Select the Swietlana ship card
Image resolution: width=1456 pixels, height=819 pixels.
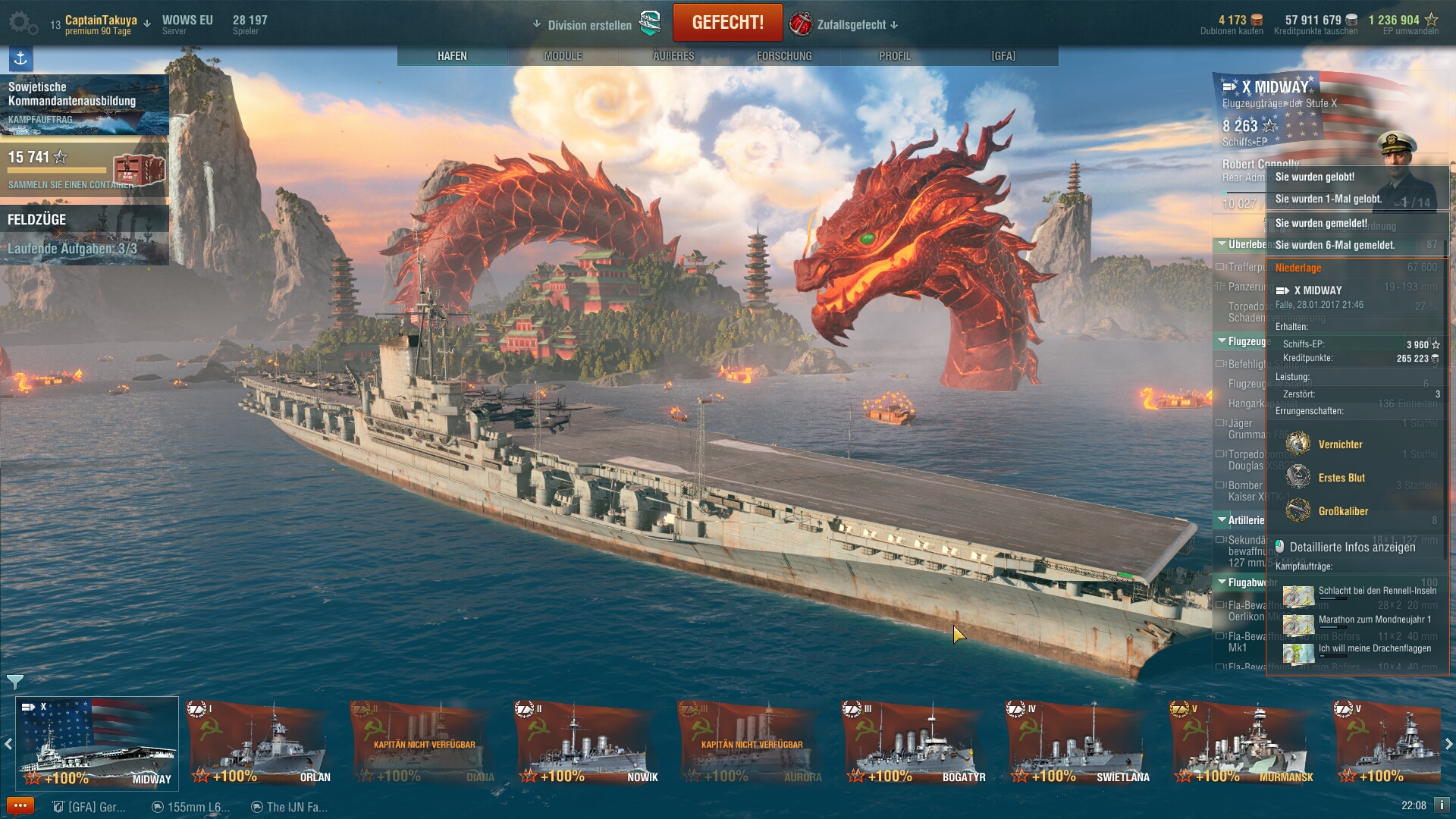pos(1079,742)
